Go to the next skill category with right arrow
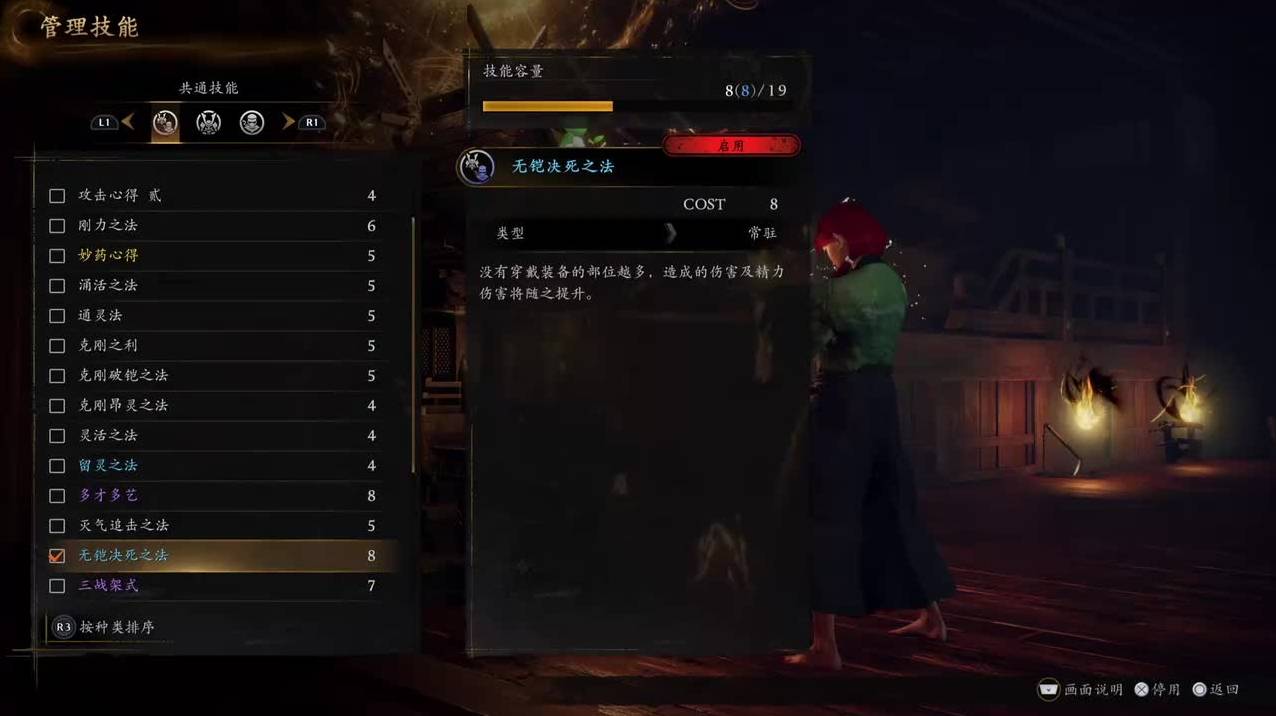The width and height of the screenshot is (1276, 716). [x=288, y=122]
